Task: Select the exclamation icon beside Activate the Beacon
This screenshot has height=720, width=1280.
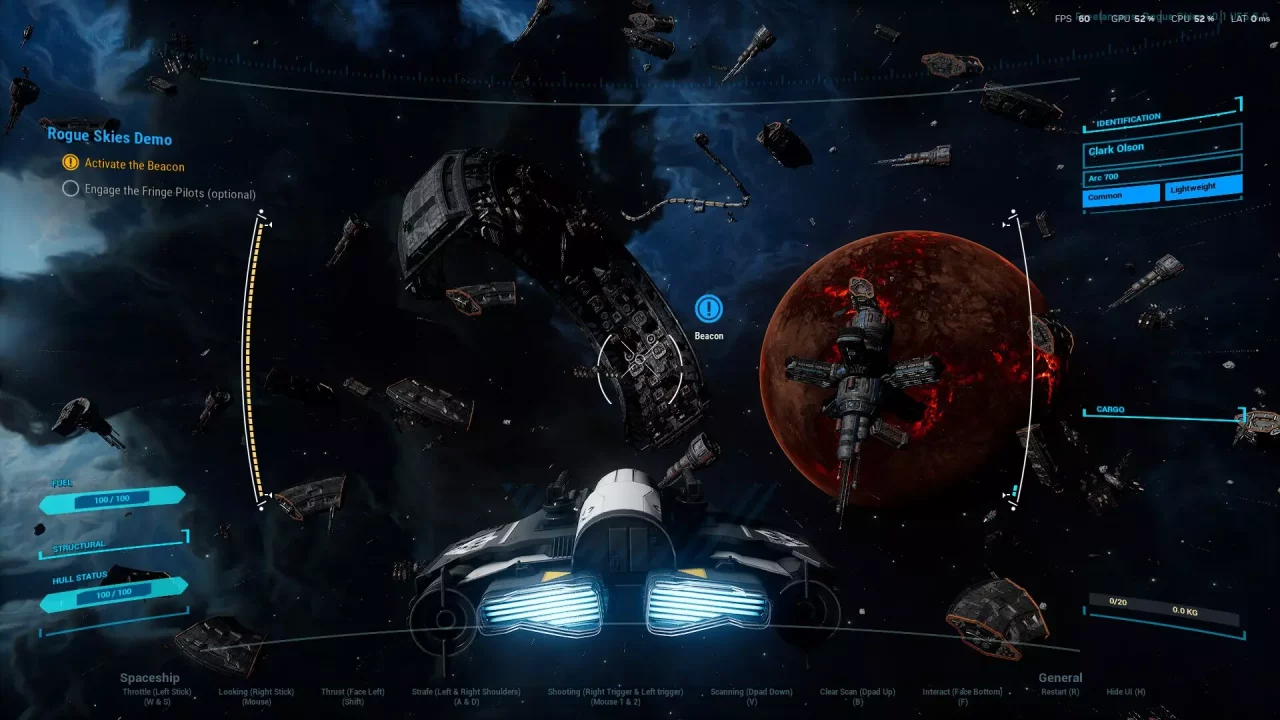Action: [x=70, y=162]
